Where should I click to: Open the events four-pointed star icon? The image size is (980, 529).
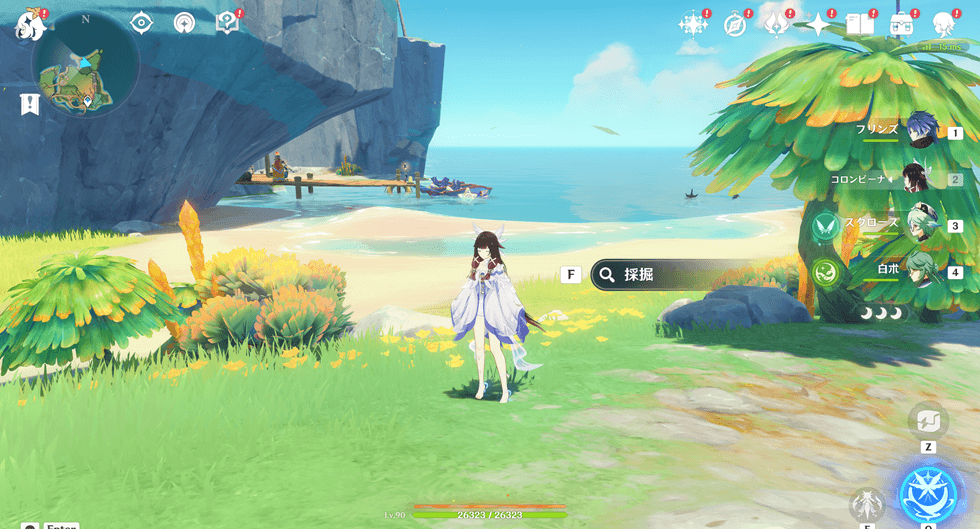(819, 24)
